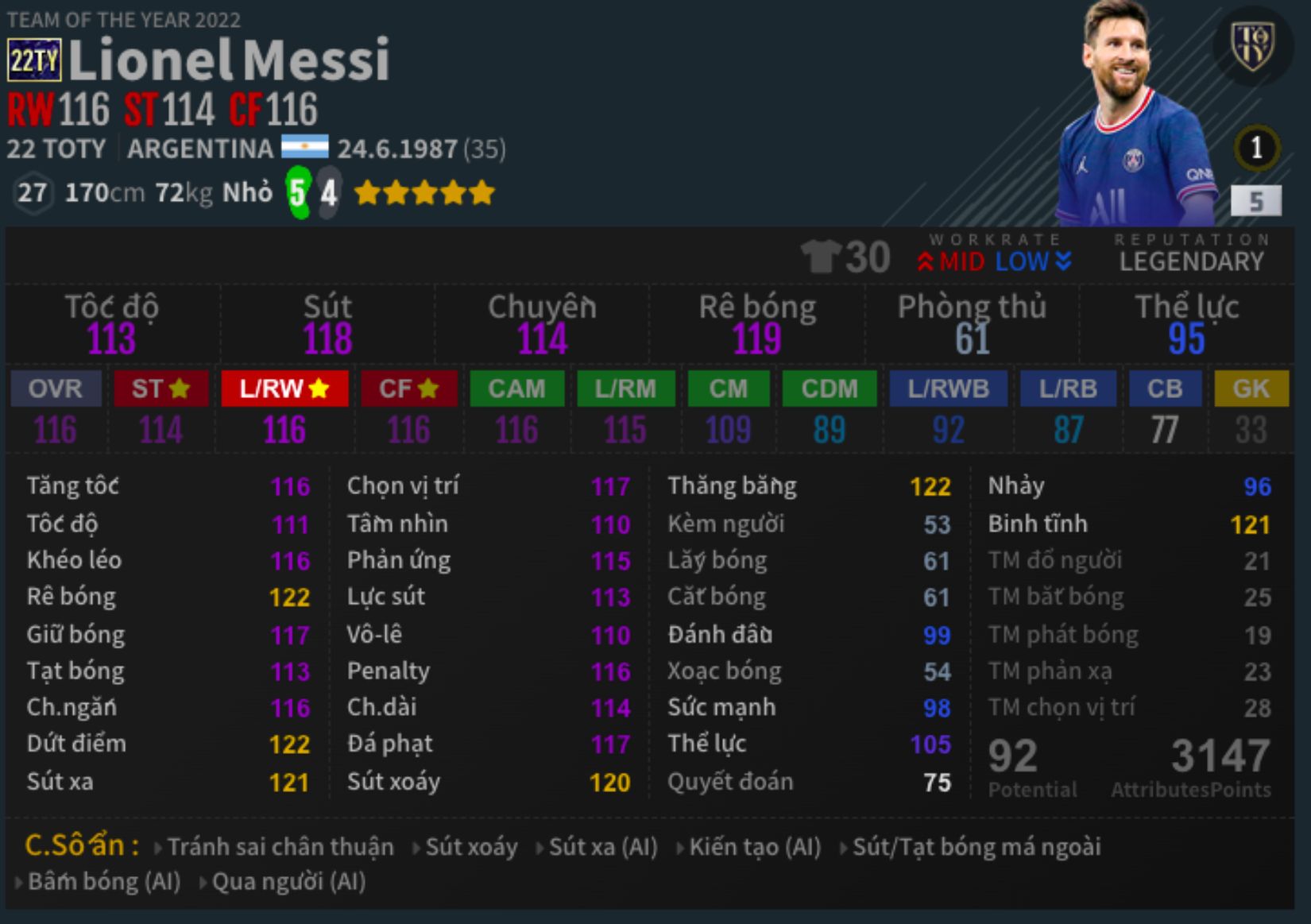
Task: Select the Argentina flag icon
Action: (306, 148)
